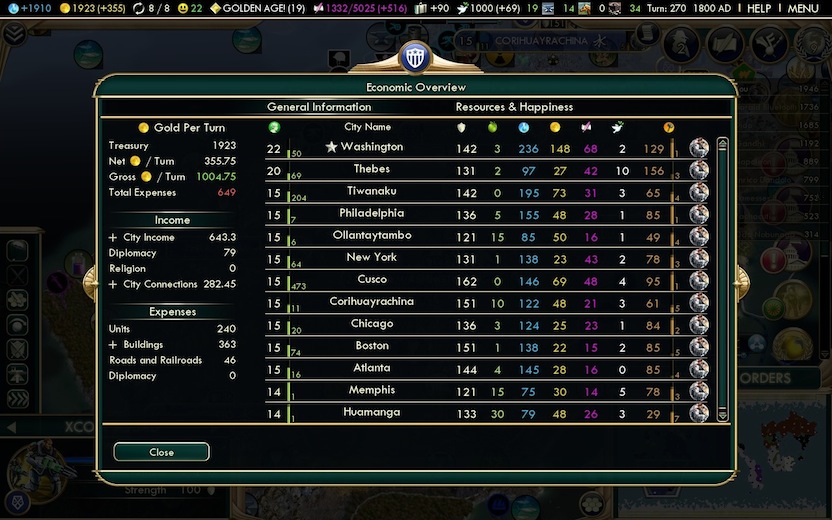Expand the City Connections income list
The image size is (832, 520).
point(113,285)
